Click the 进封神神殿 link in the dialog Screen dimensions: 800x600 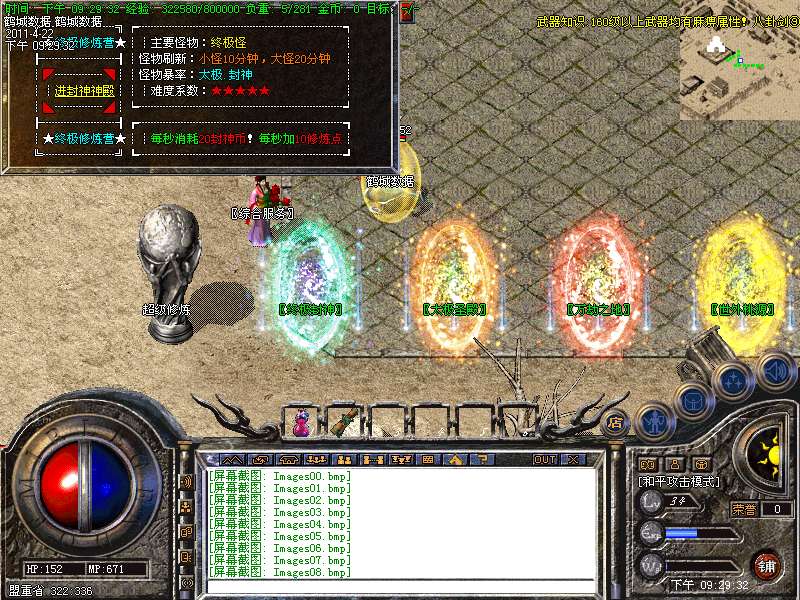click(84, 90)
